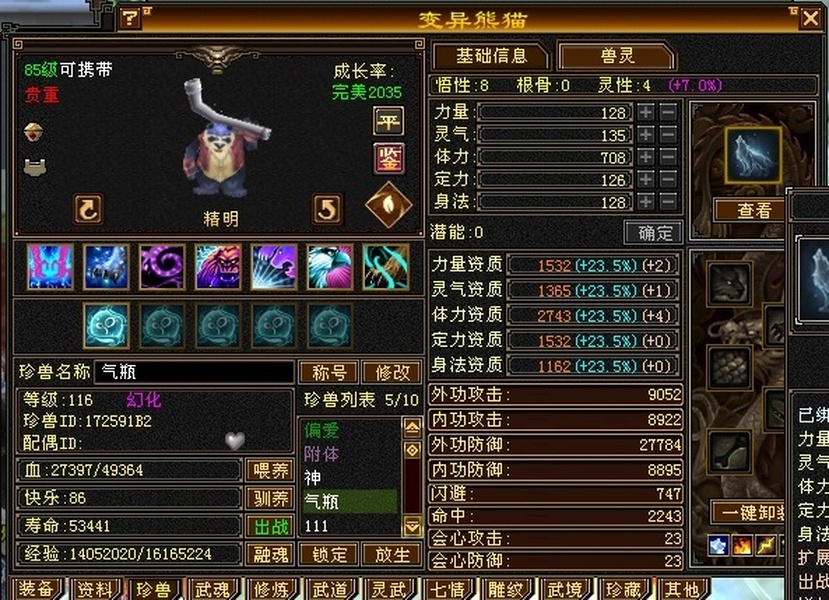Image resolution: width=829 pixels, height=600 pixels.
Task: Click 查看 under the spirit wolf
Action: (754, 210)
